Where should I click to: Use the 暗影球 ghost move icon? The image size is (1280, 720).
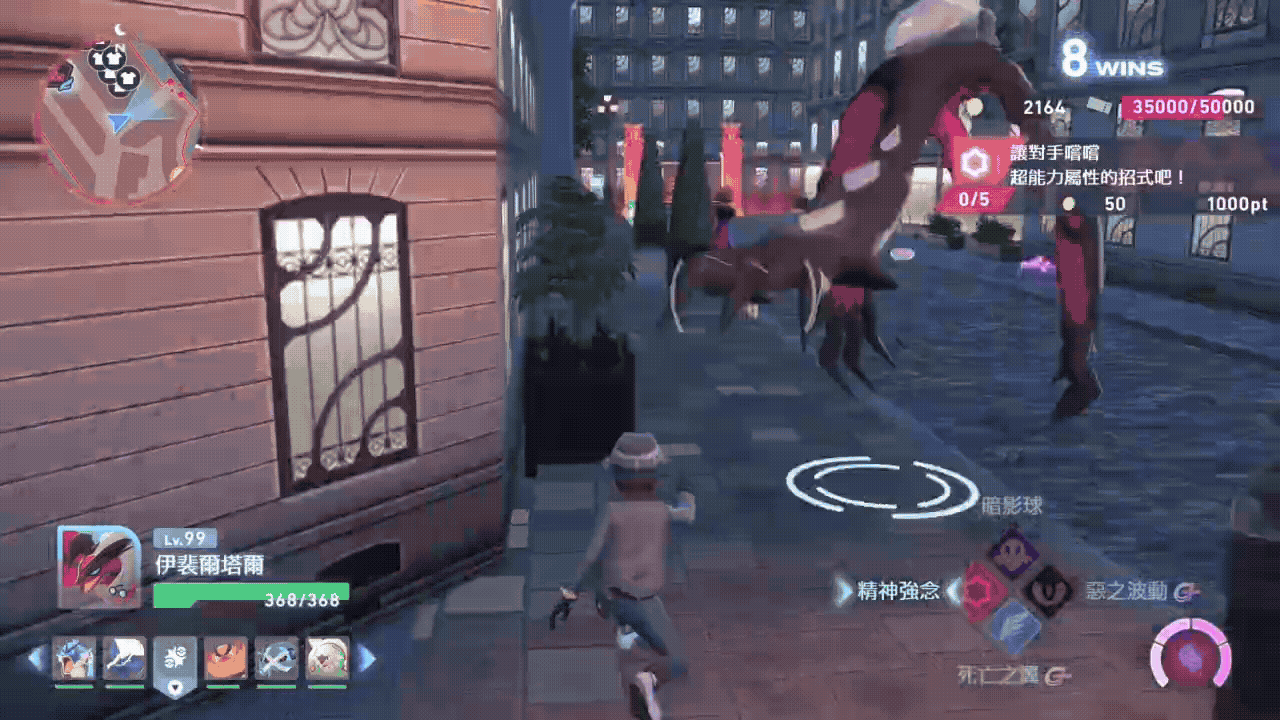[x=1011, y=553]
